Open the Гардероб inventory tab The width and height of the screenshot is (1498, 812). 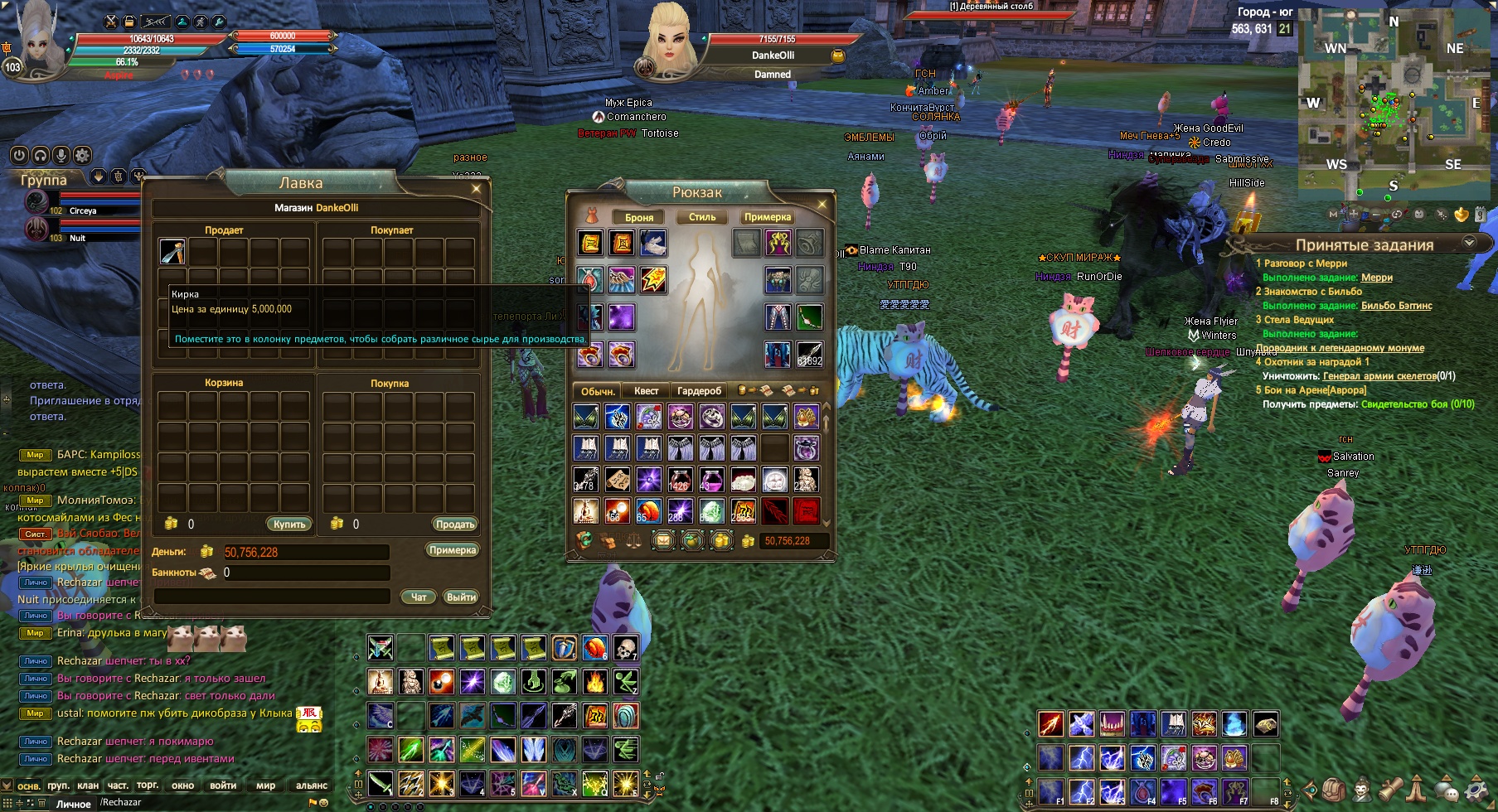[699, 391]
